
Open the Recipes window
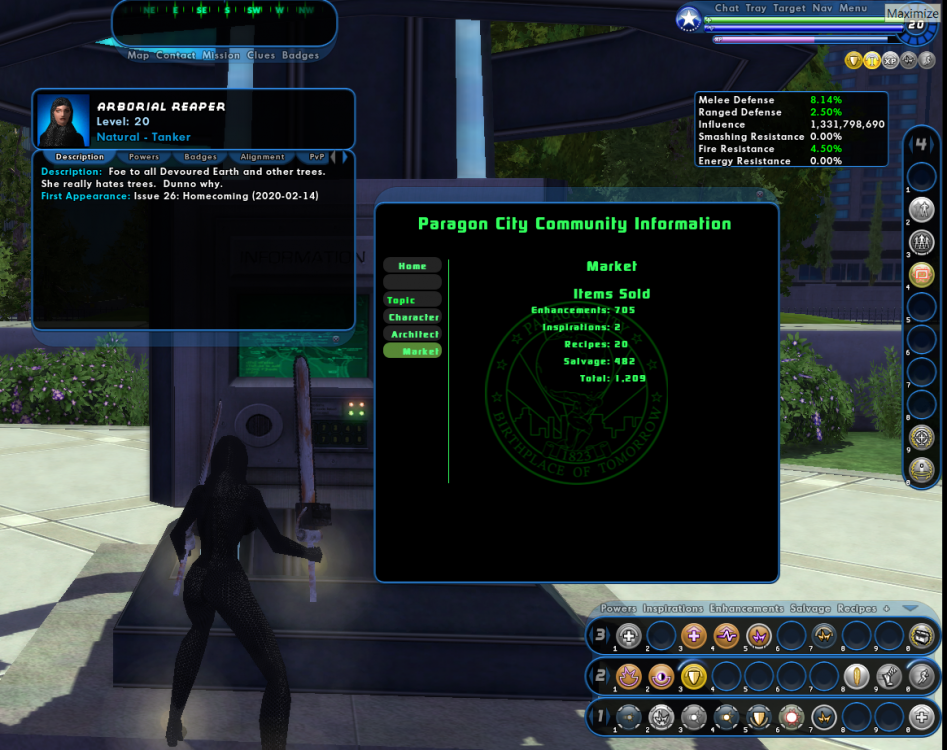(x=856, y=609)
